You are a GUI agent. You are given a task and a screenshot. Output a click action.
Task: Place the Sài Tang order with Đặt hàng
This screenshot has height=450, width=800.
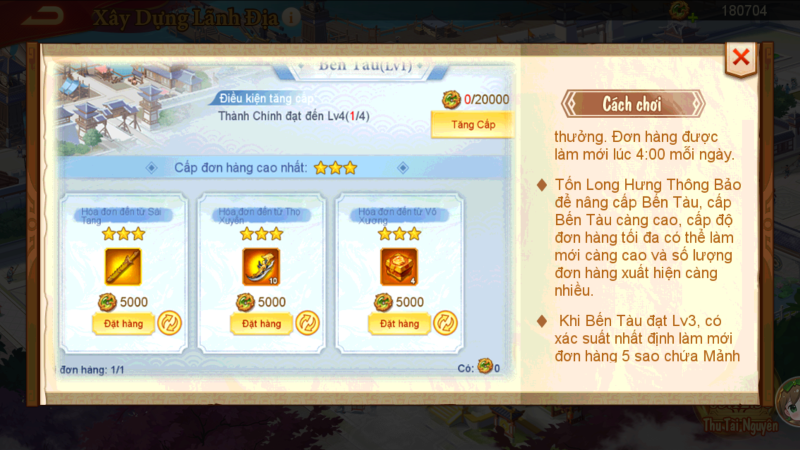click(116, 324)
